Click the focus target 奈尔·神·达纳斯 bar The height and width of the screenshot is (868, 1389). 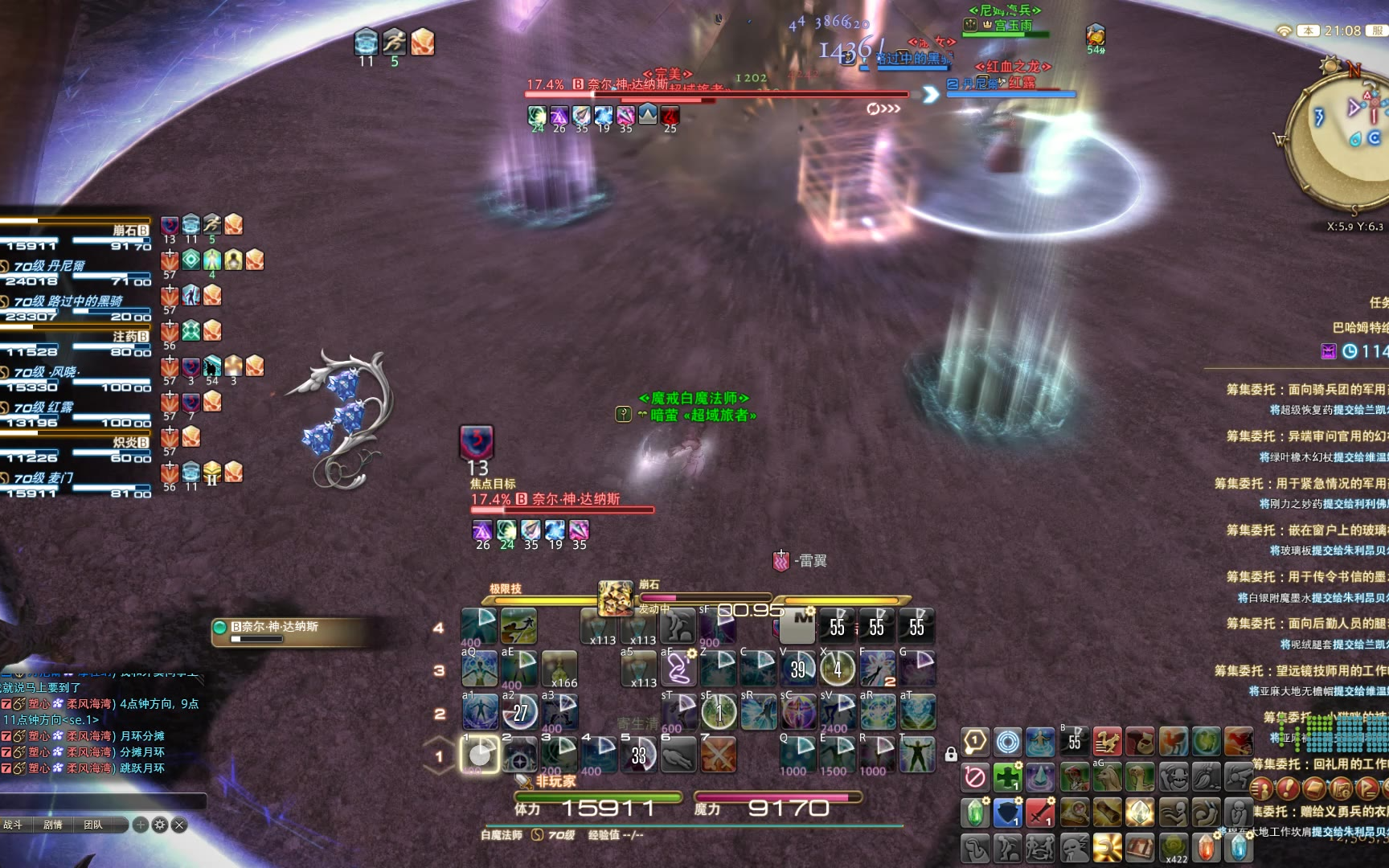(563, 501)
